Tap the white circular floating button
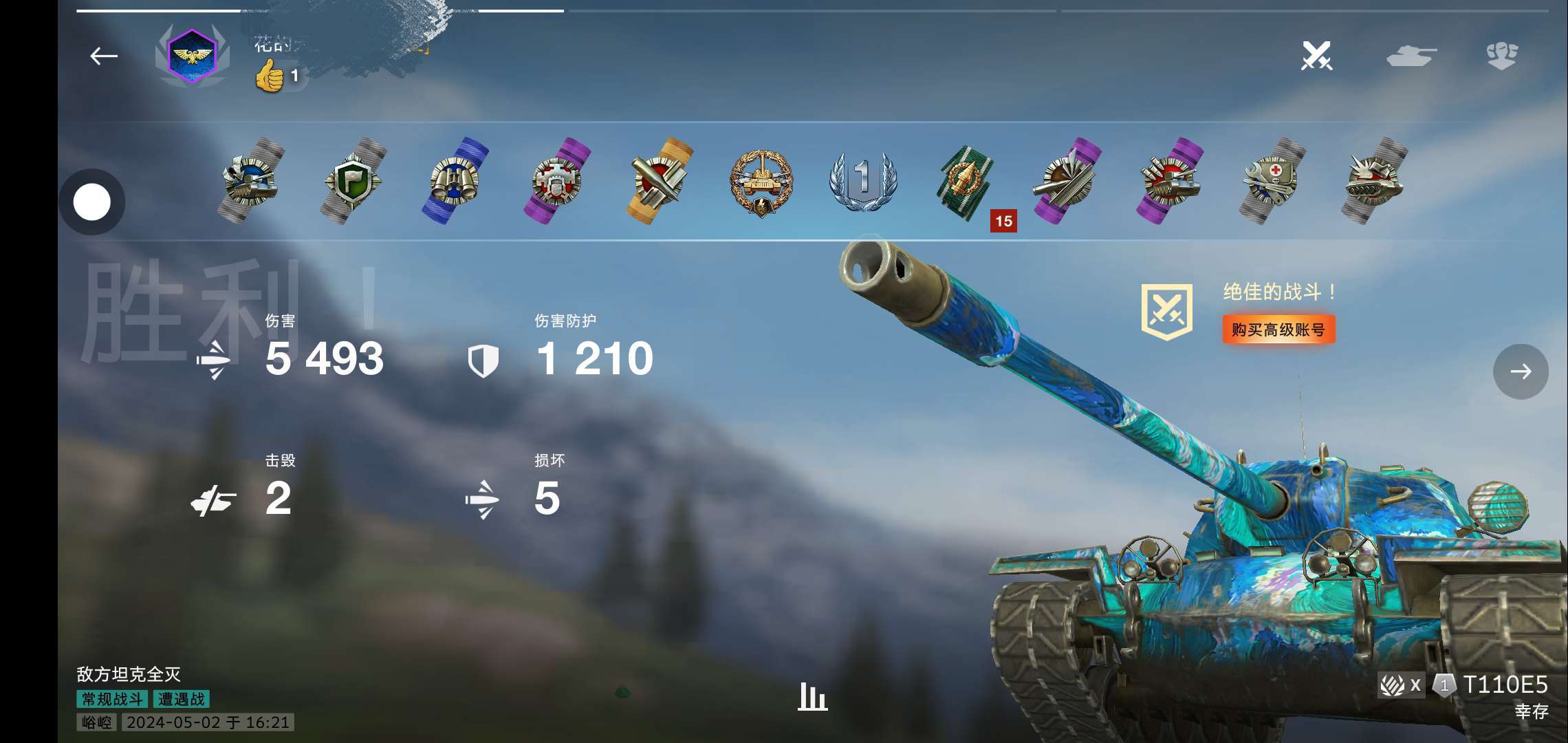This screenshot has width=1568, height=743. click(x=92, y=202)
